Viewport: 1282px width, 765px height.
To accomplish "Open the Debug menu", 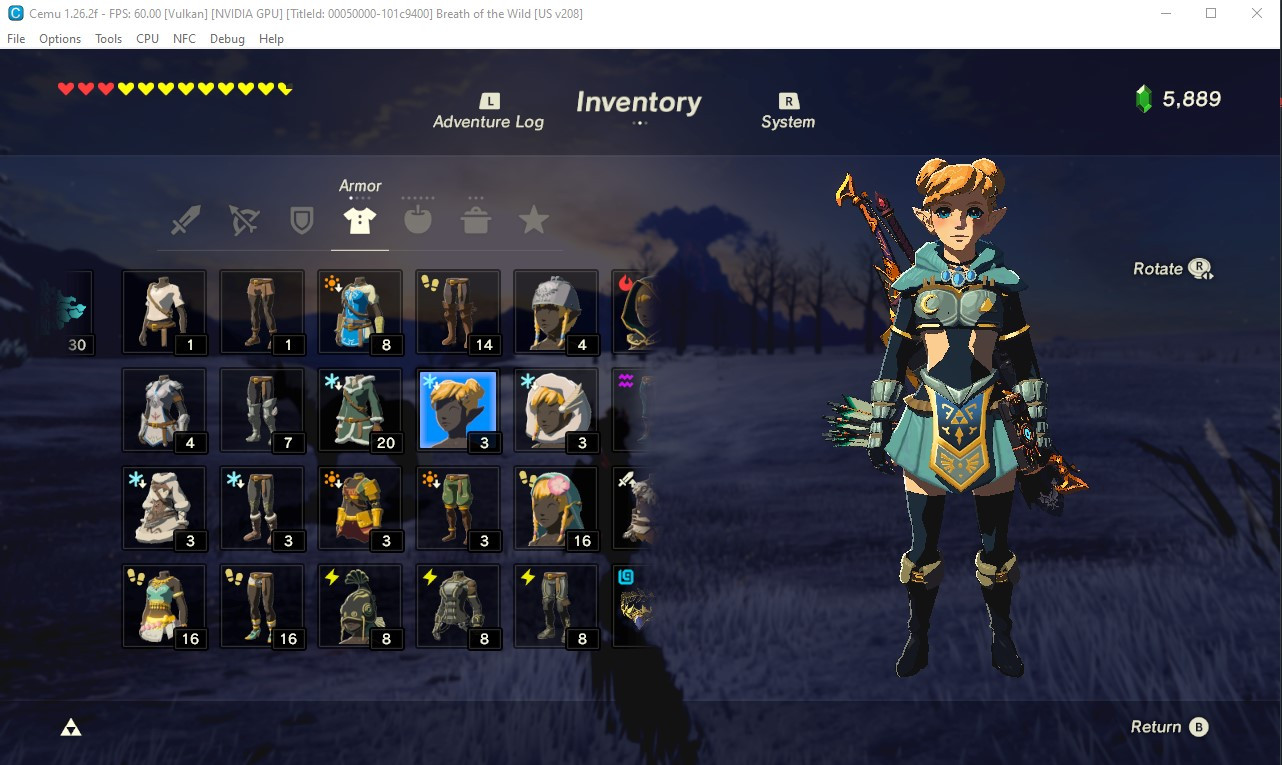I will (227, 39).
